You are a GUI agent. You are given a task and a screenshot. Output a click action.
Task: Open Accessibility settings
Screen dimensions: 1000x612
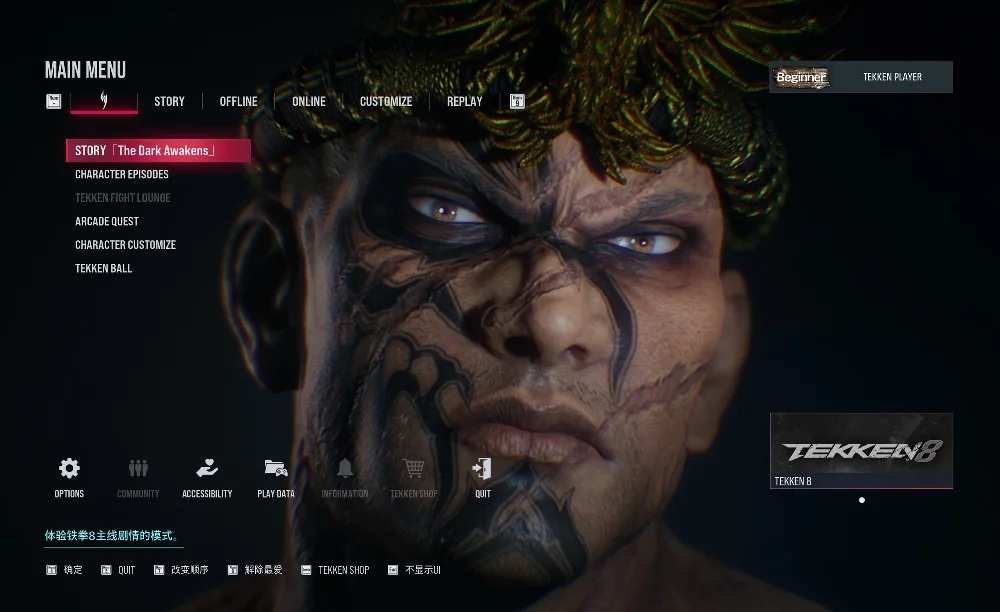click(207, 476)
